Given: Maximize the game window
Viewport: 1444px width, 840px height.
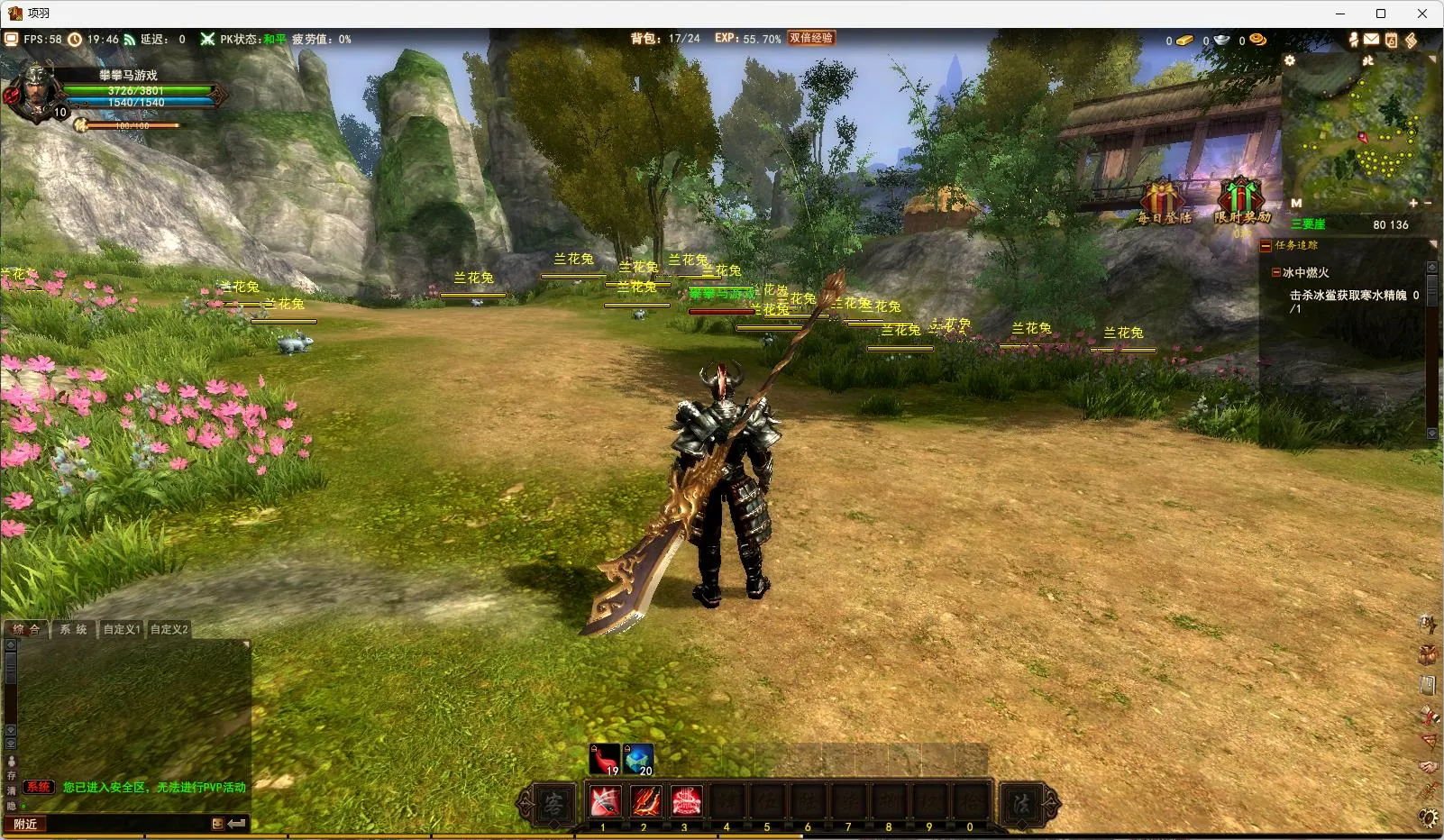Looking at the screenshot, I should [x=1380, y=14].
